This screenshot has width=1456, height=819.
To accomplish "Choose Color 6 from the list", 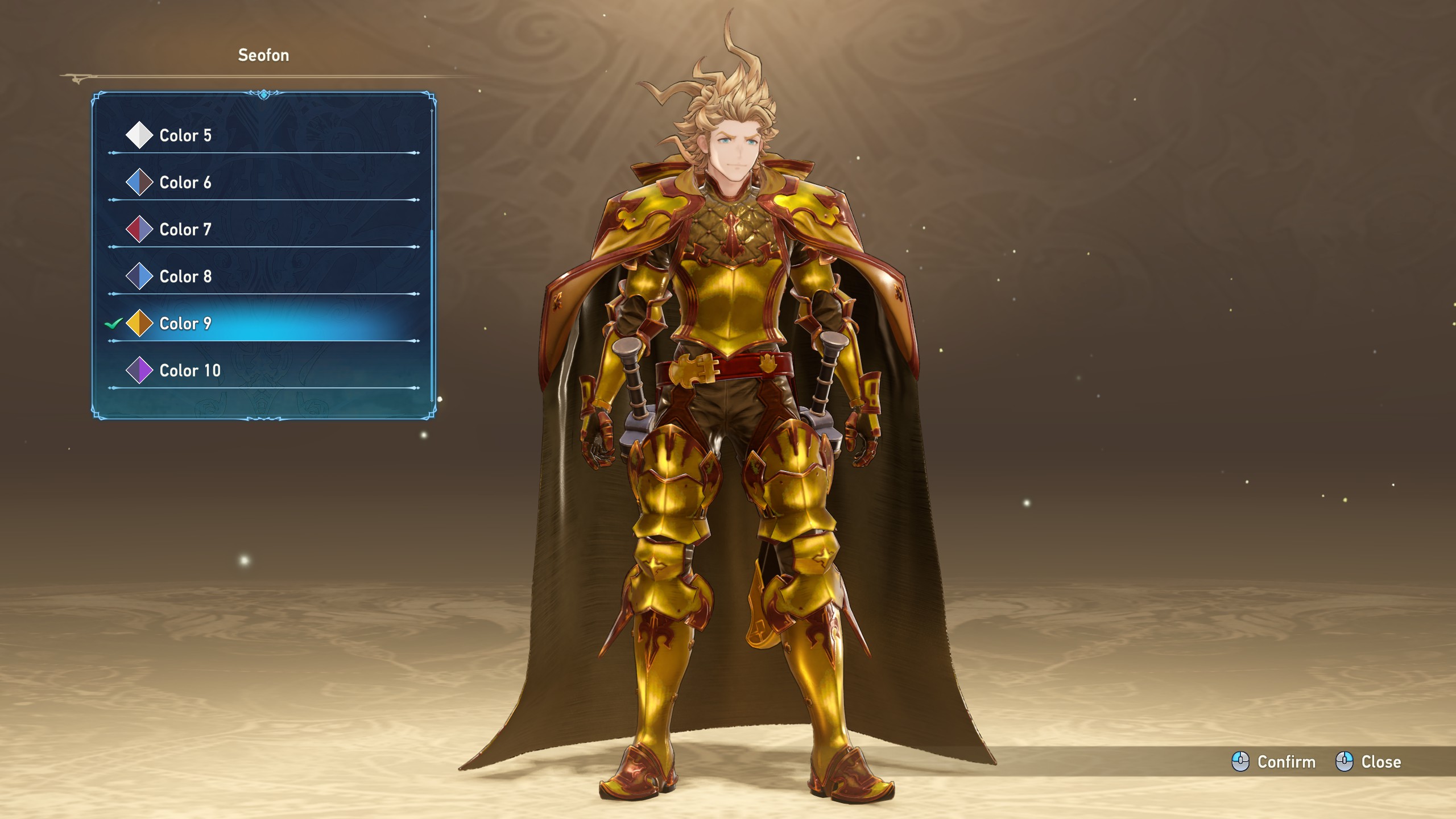I will click(185, 183).
